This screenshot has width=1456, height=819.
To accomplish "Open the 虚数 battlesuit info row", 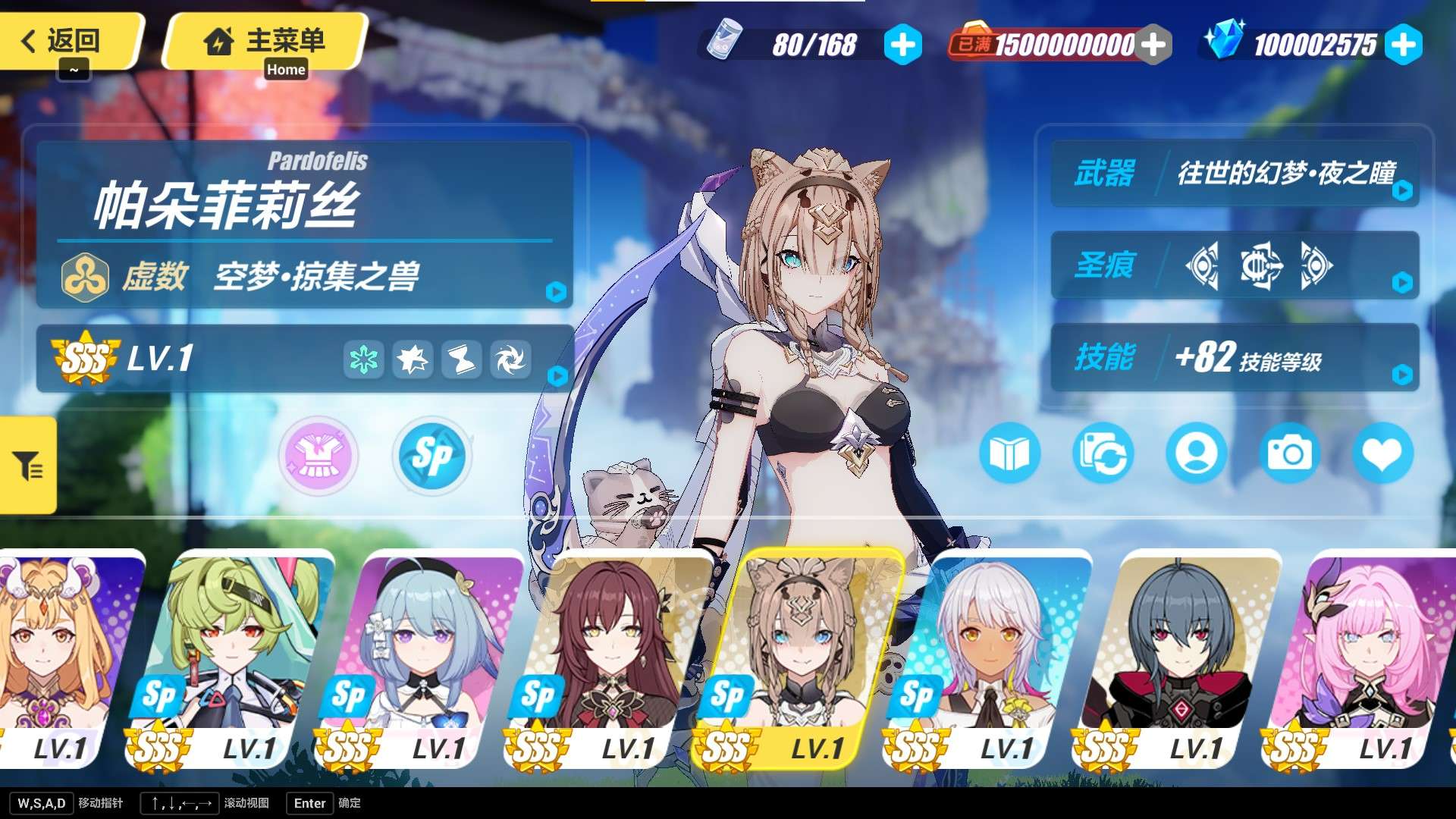I will tap(303, 276).
